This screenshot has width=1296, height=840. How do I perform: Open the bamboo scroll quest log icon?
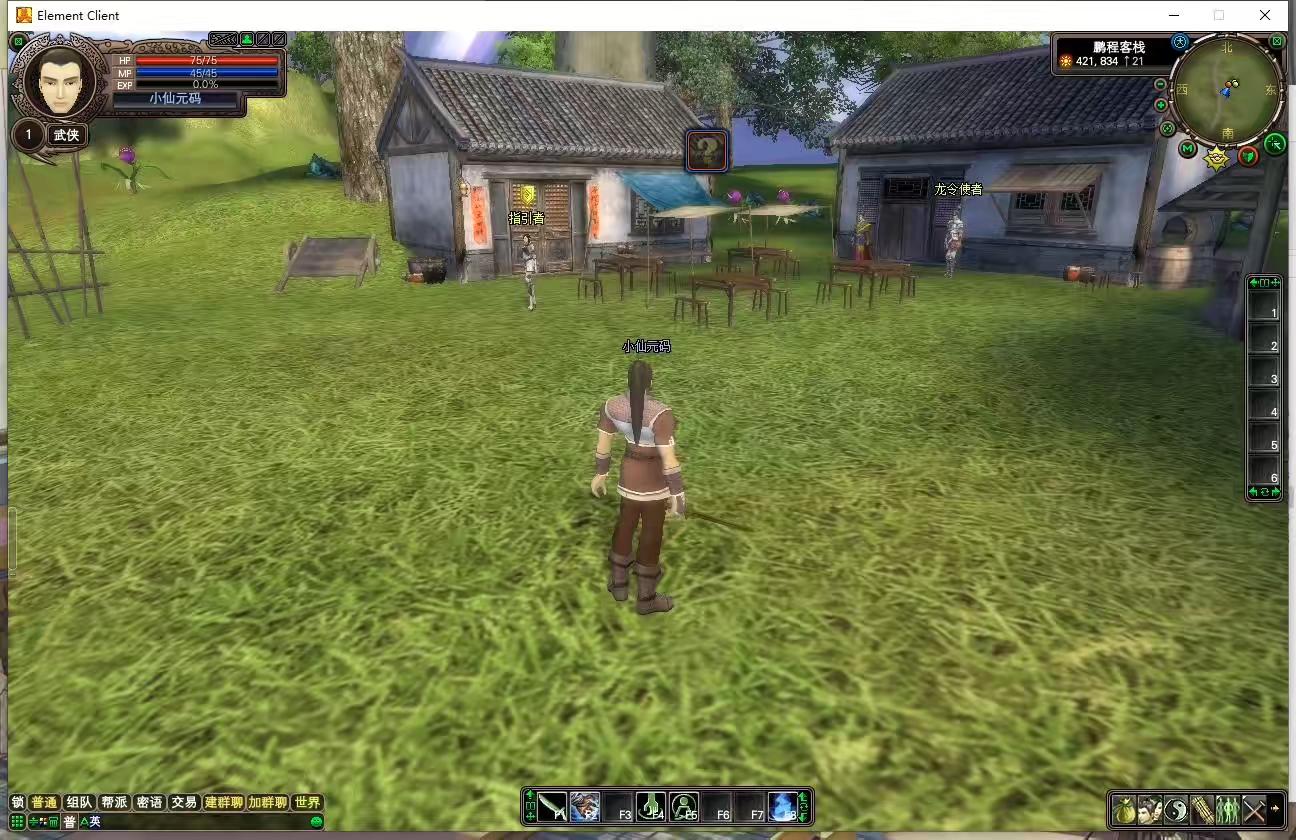pos(1202,810)
